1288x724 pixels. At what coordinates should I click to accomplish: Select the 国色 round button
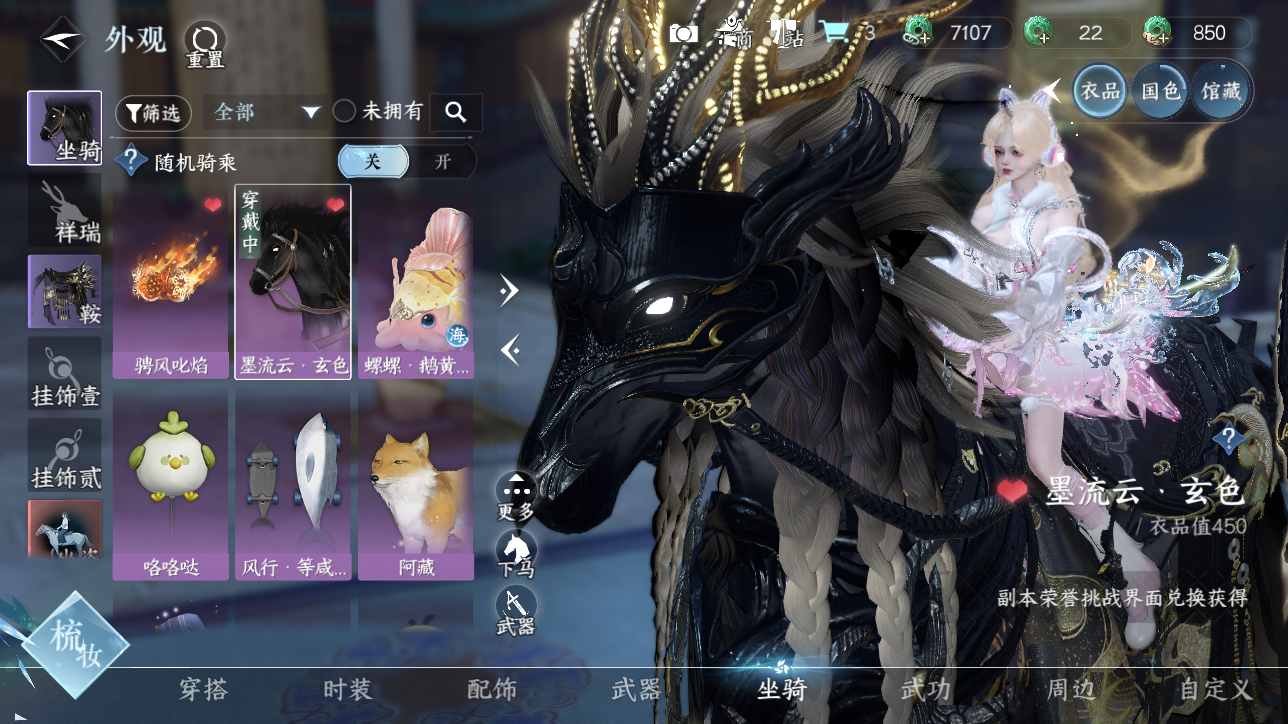point(1161,91)
